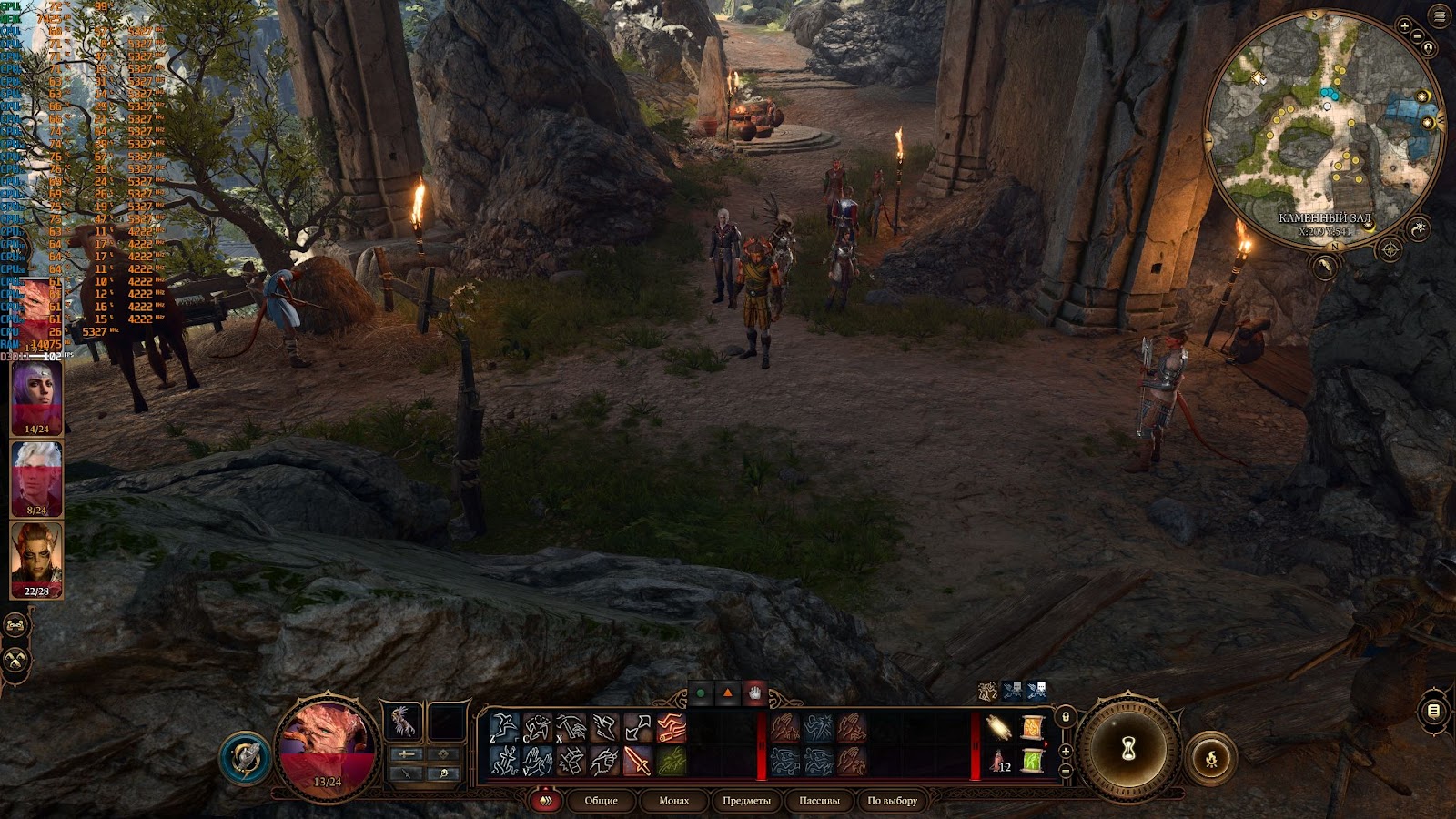Open the campfire rest button
Screen dimensions: 1456x819
click(1211, 758)
